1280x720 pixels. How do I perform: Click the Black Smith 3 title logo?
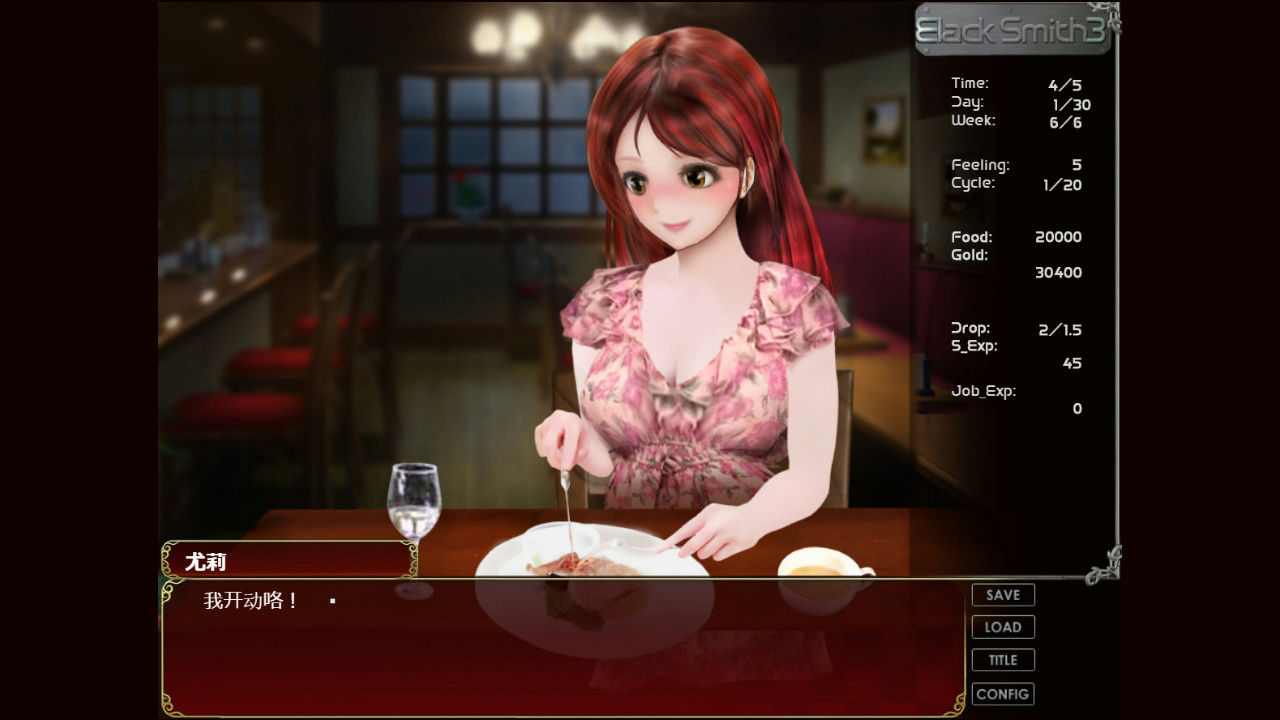(1013, 28)
